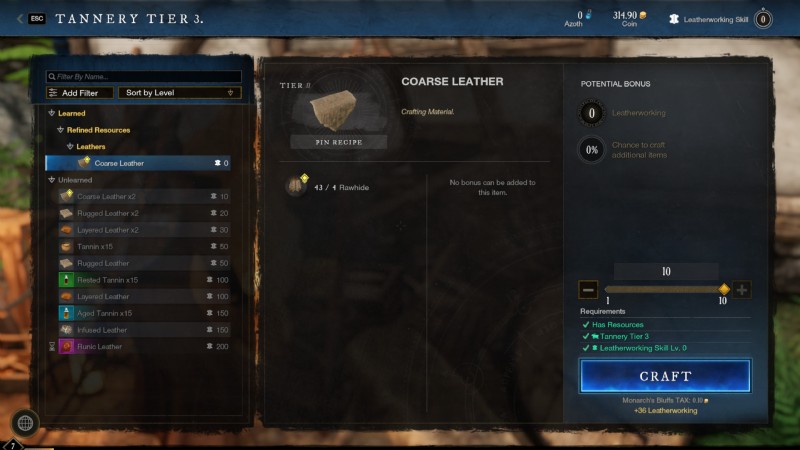Open the Add Filter option
Image resolution: width=800 pixels, height=450 pixels.
80,93
